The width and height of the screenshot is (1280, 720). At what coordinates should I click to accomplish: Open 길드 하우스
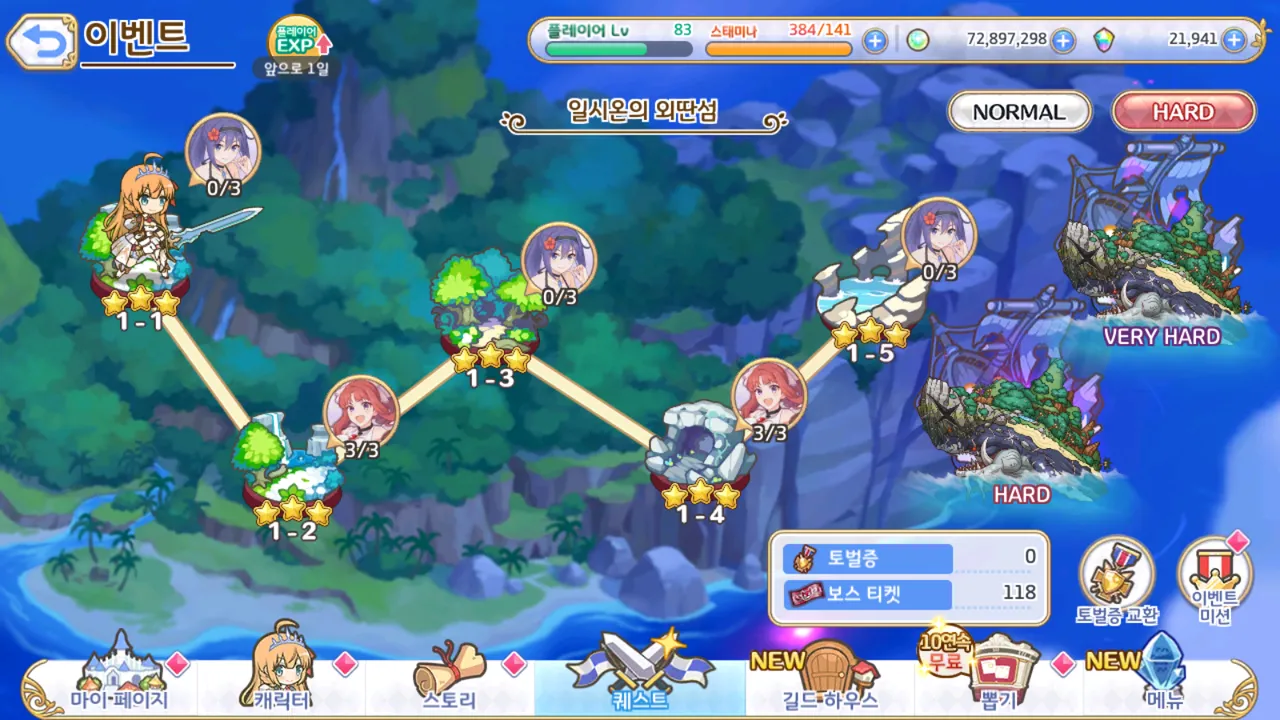(x=829, y=682)
